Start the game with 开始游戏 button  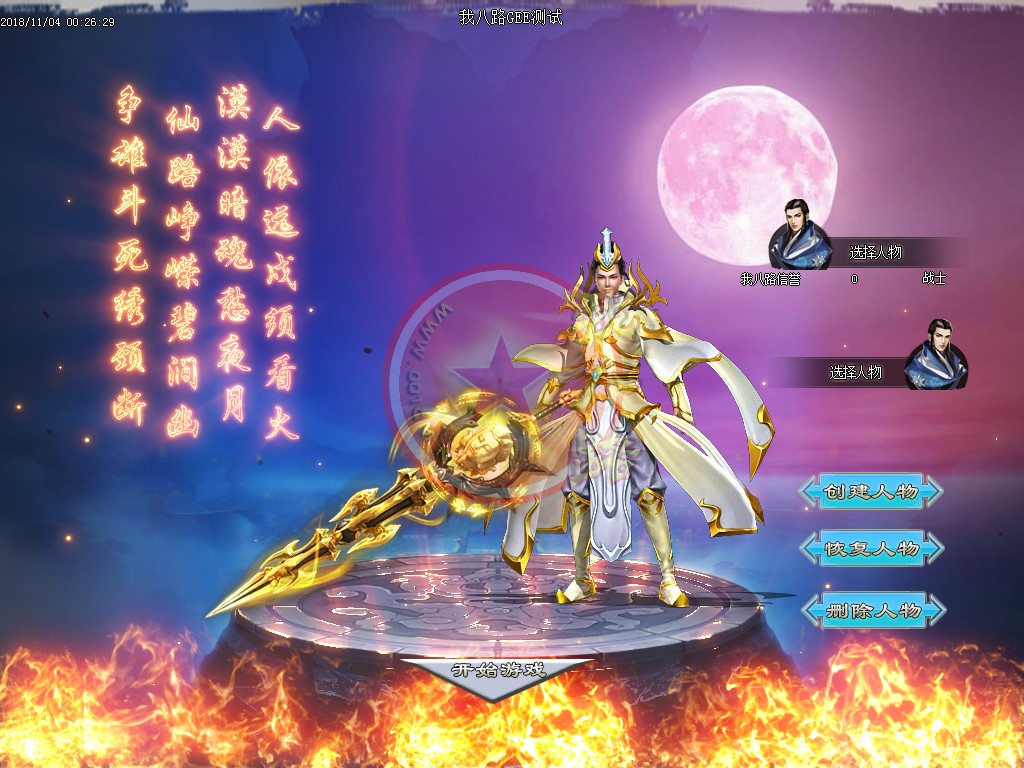point(498,671)
